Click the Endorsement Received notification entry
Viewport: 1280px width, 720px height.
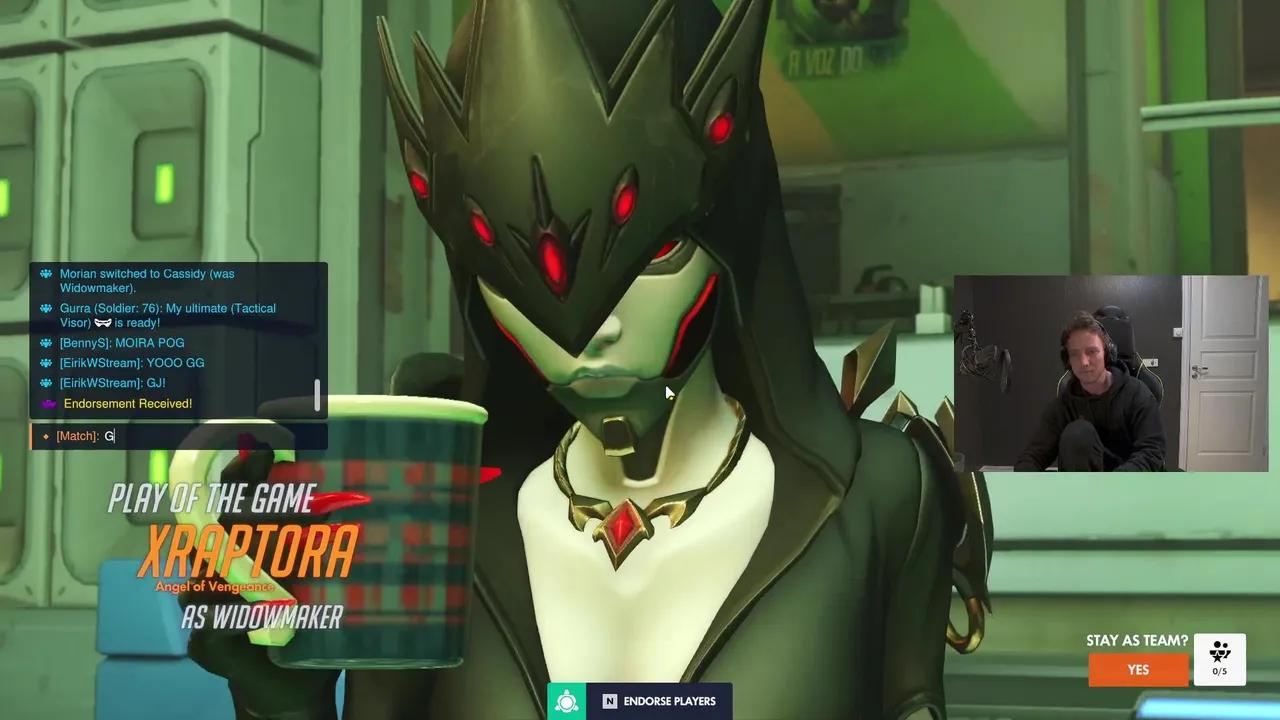click(x=128, y=403)
